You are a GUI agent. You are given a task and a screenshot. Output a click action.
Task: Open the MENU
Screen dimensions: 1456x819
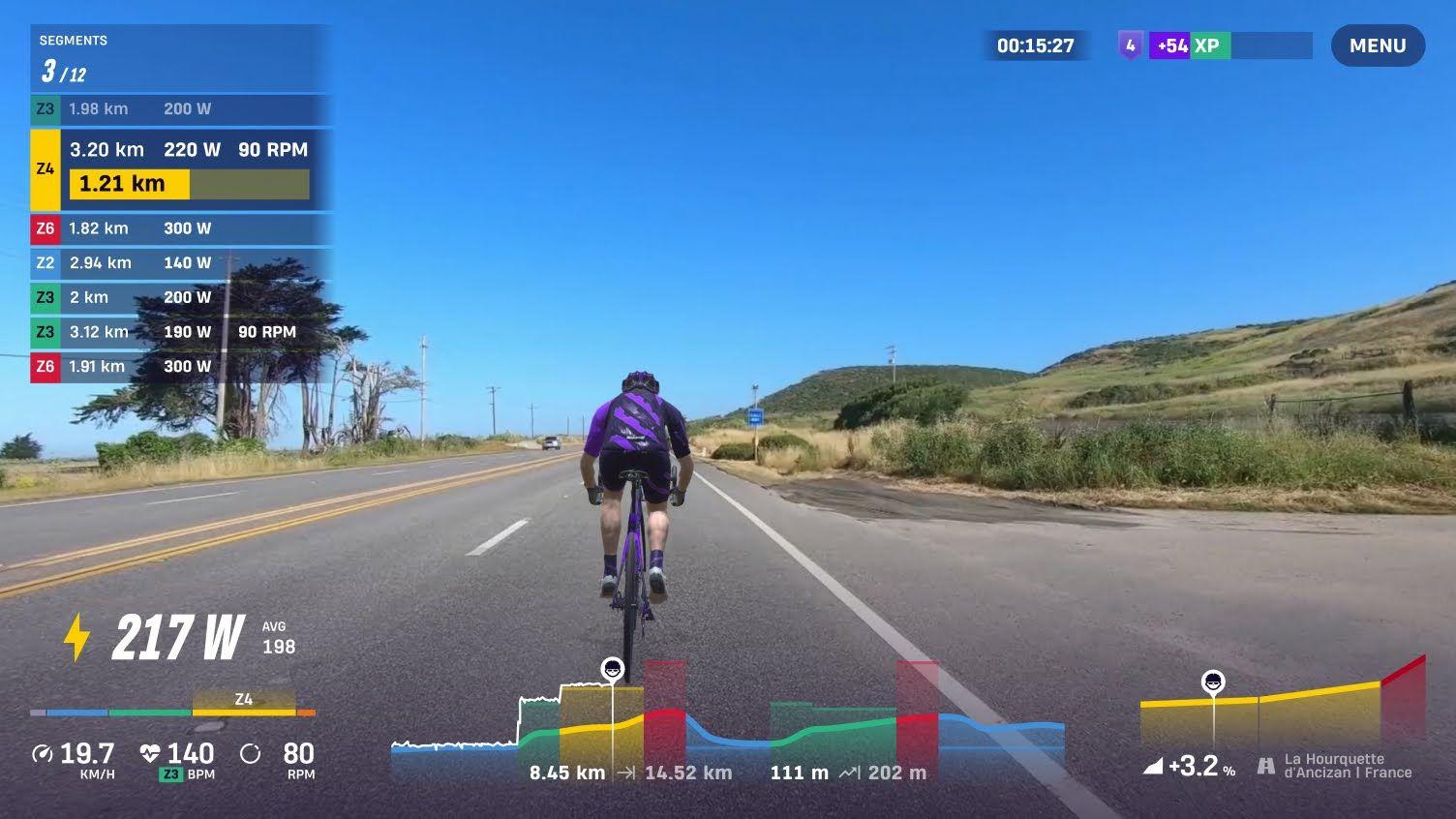coord(1377,45)
